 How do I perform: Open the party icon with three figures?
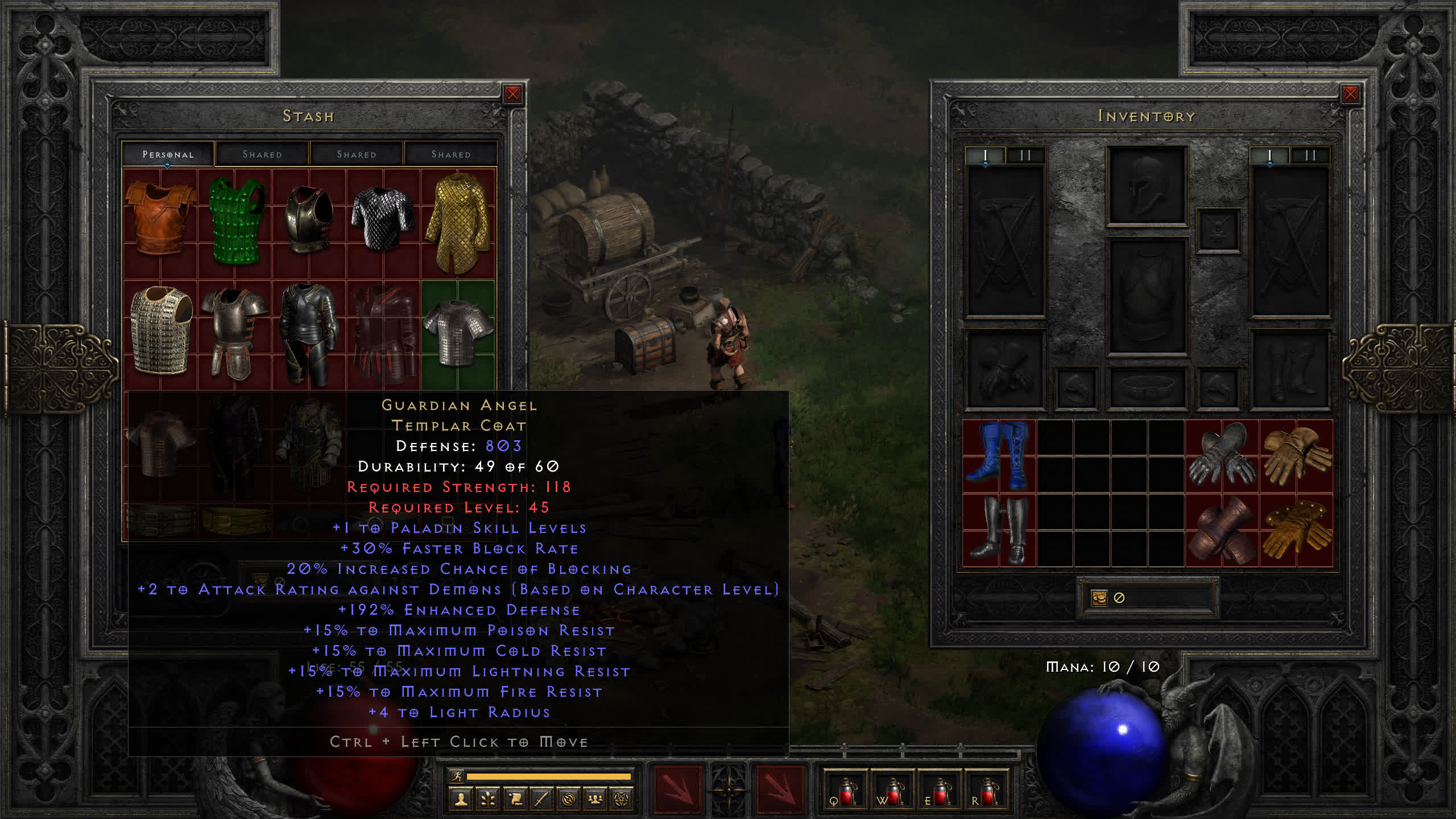[x=595, y=799]
